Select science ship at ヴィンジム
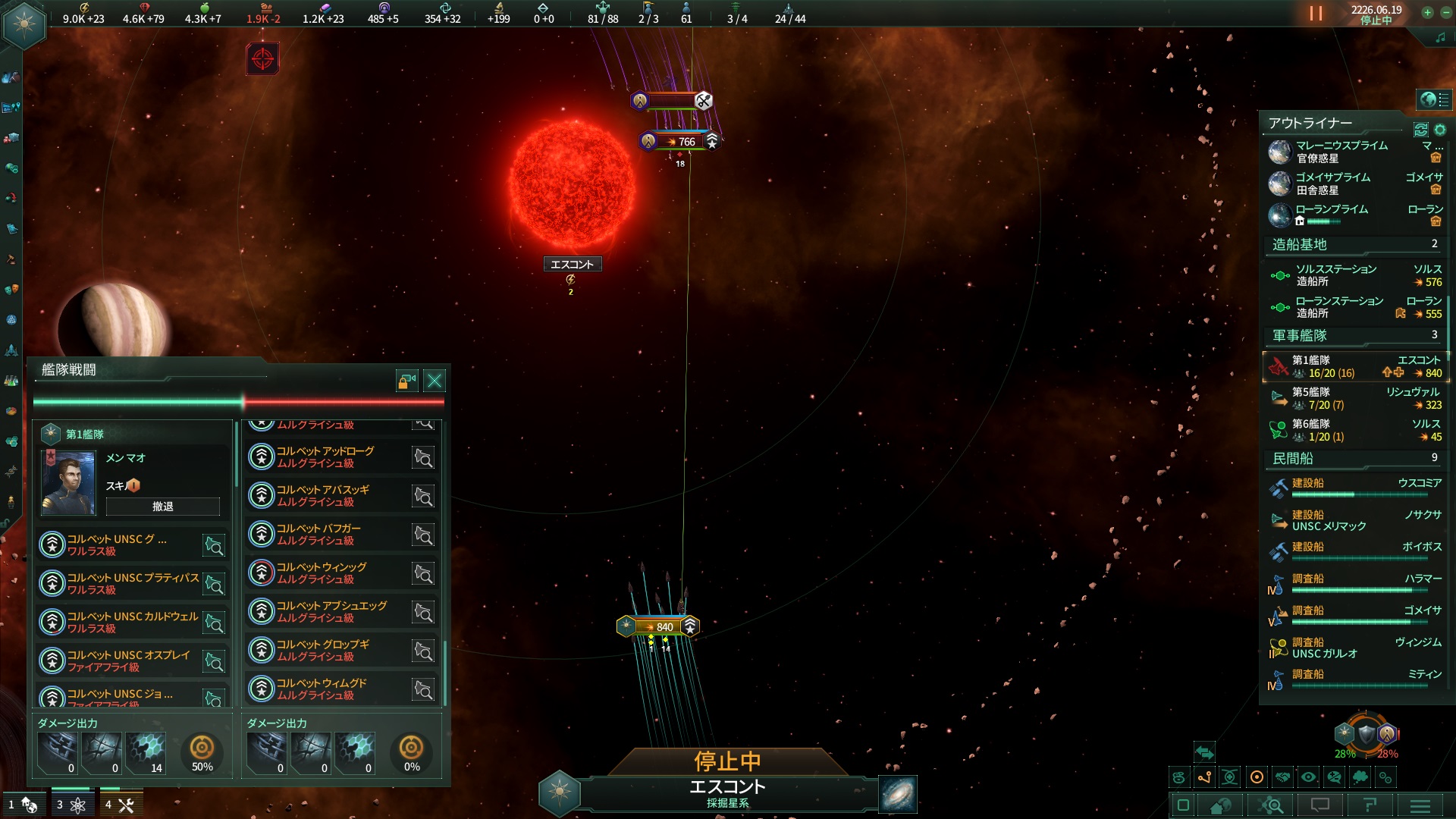 pos(1354,648)
